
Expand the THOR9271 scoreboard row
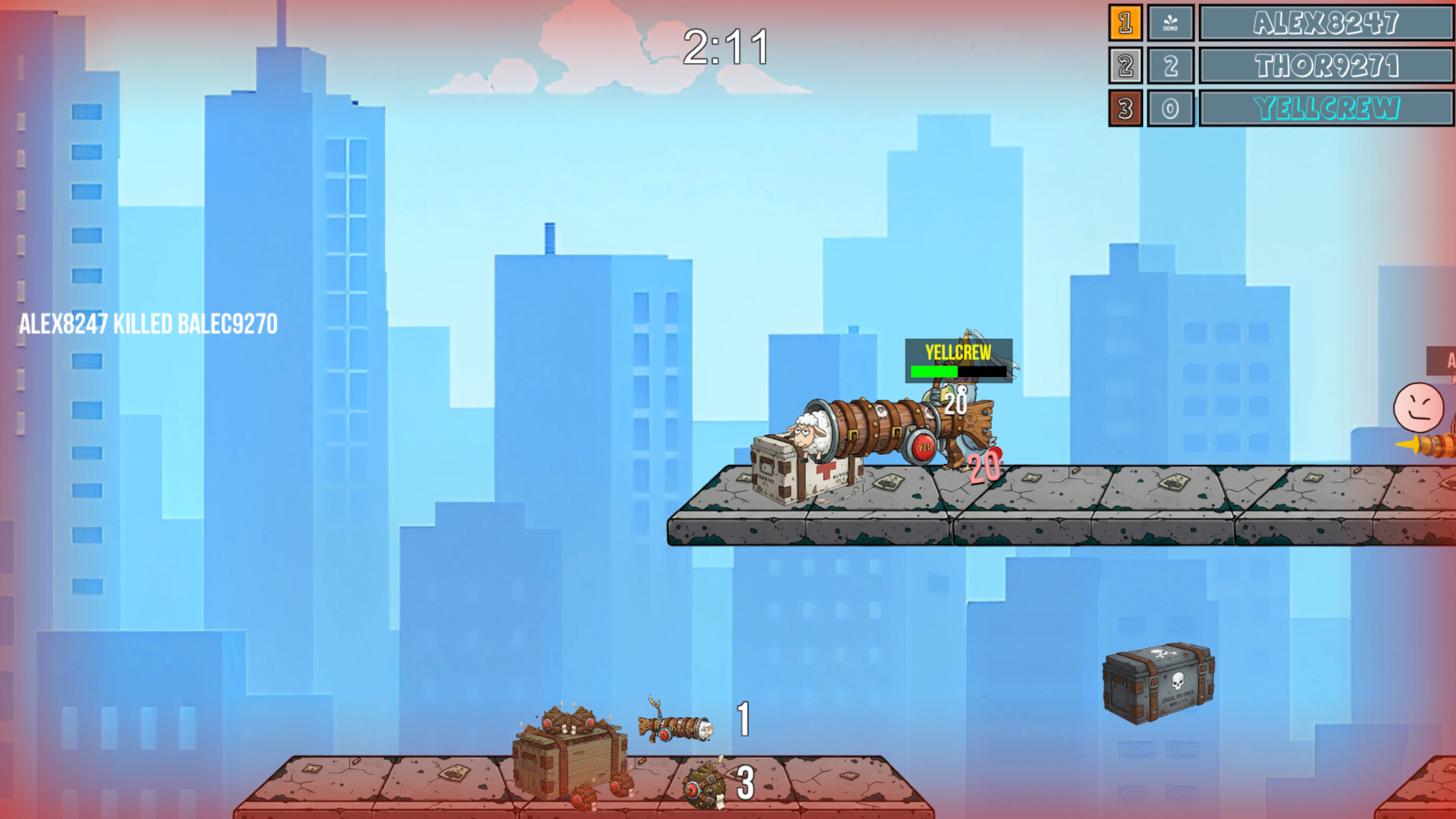pos(1326,66)
